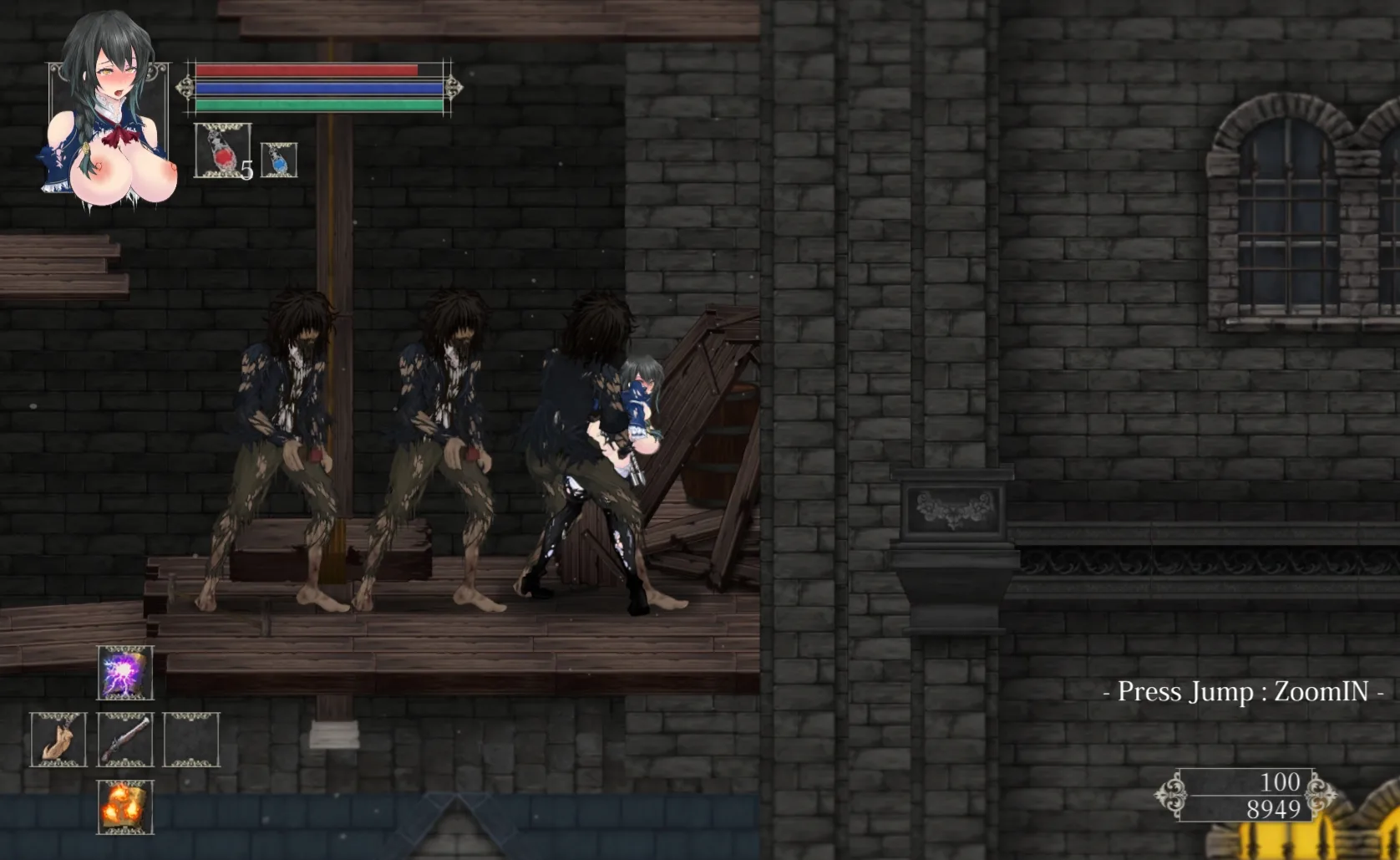Select the hand item slot
The width and height of the screenshot is (1400, 860).
point(58,740)
